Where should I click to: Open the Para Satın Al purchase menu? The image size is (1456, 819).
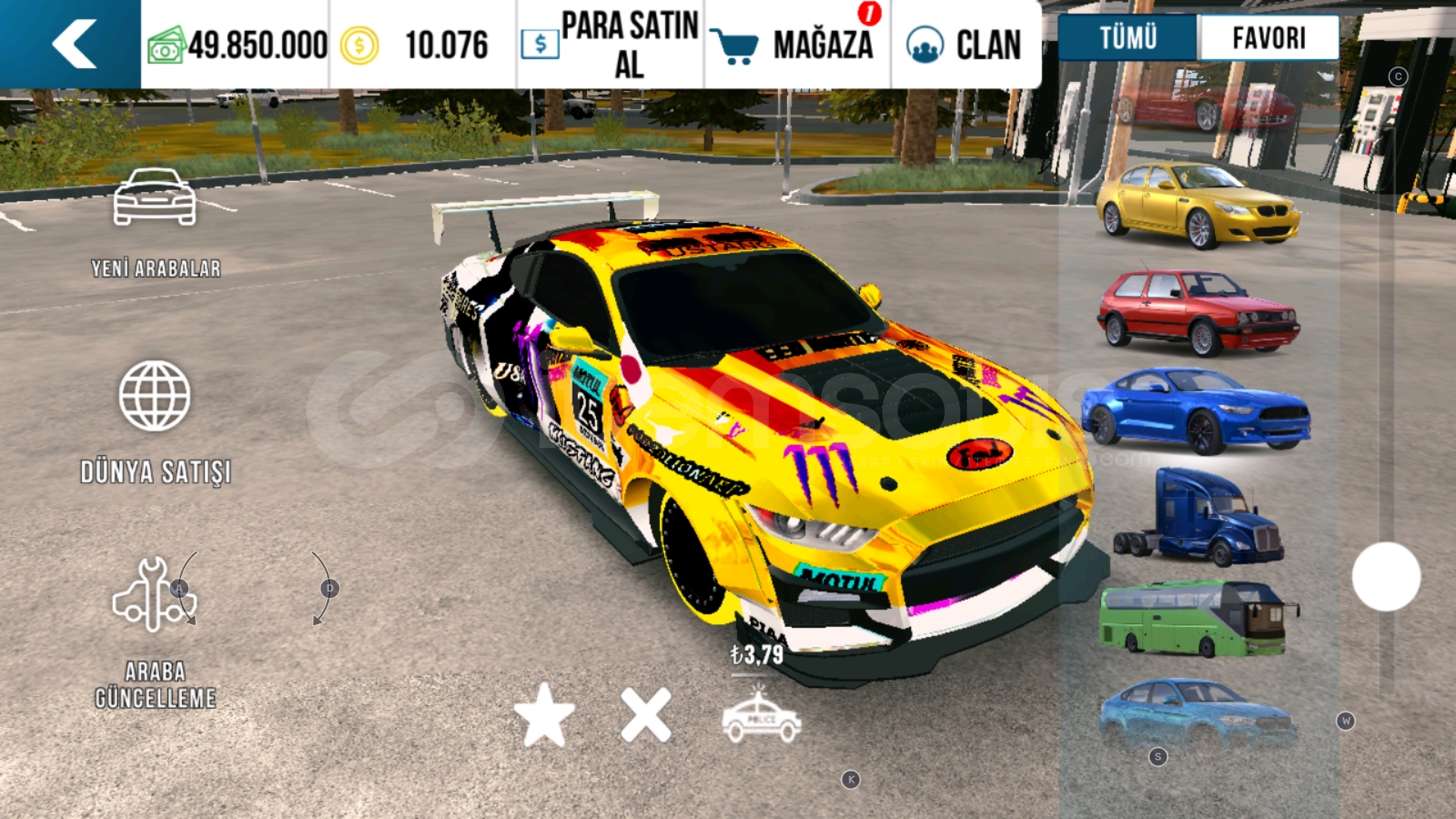tap(610, 45)
